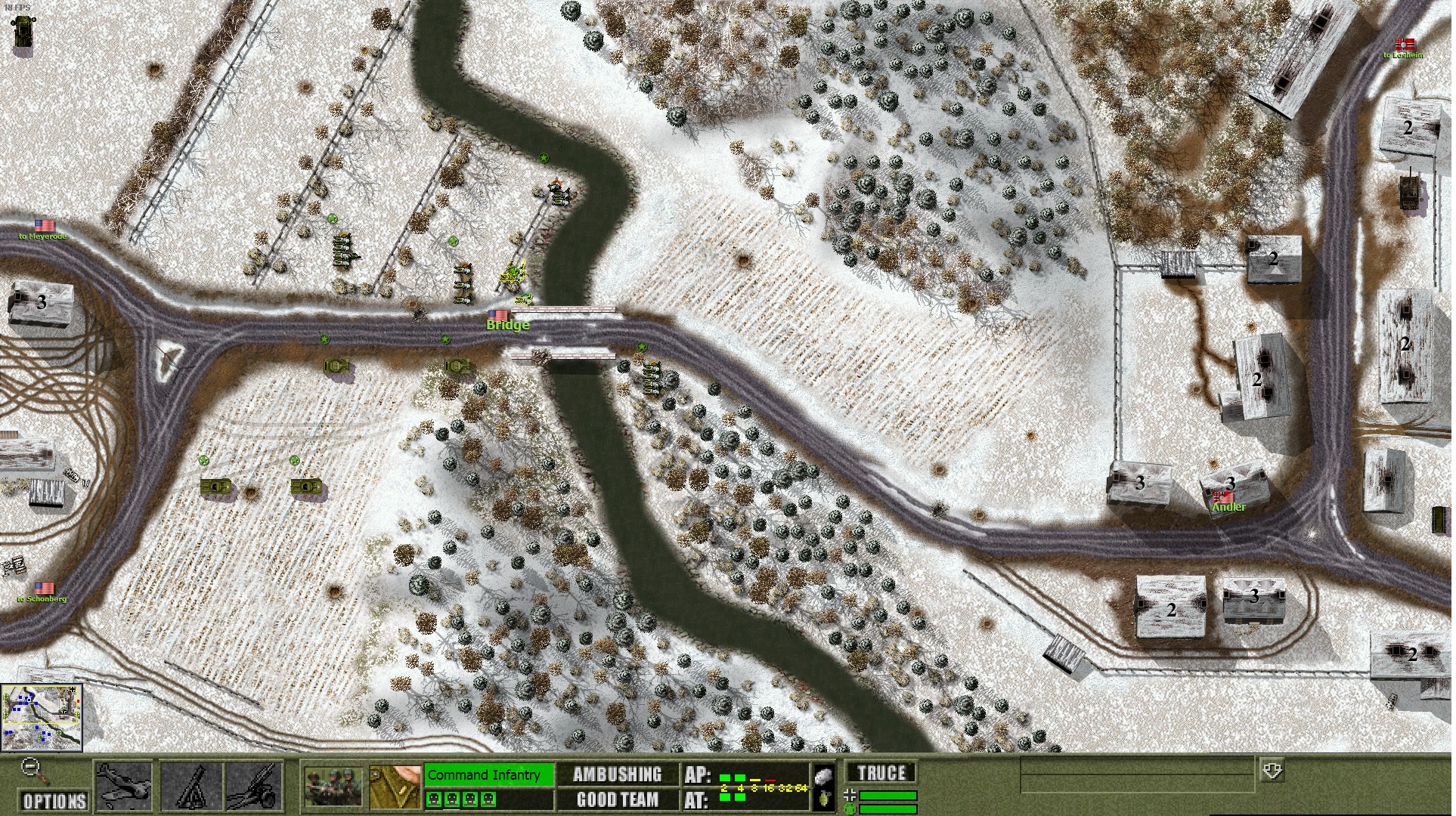Screen dimensions: 1456x816
Task: Click the zoom-out magnifying glass
Action: coord(31,768)
